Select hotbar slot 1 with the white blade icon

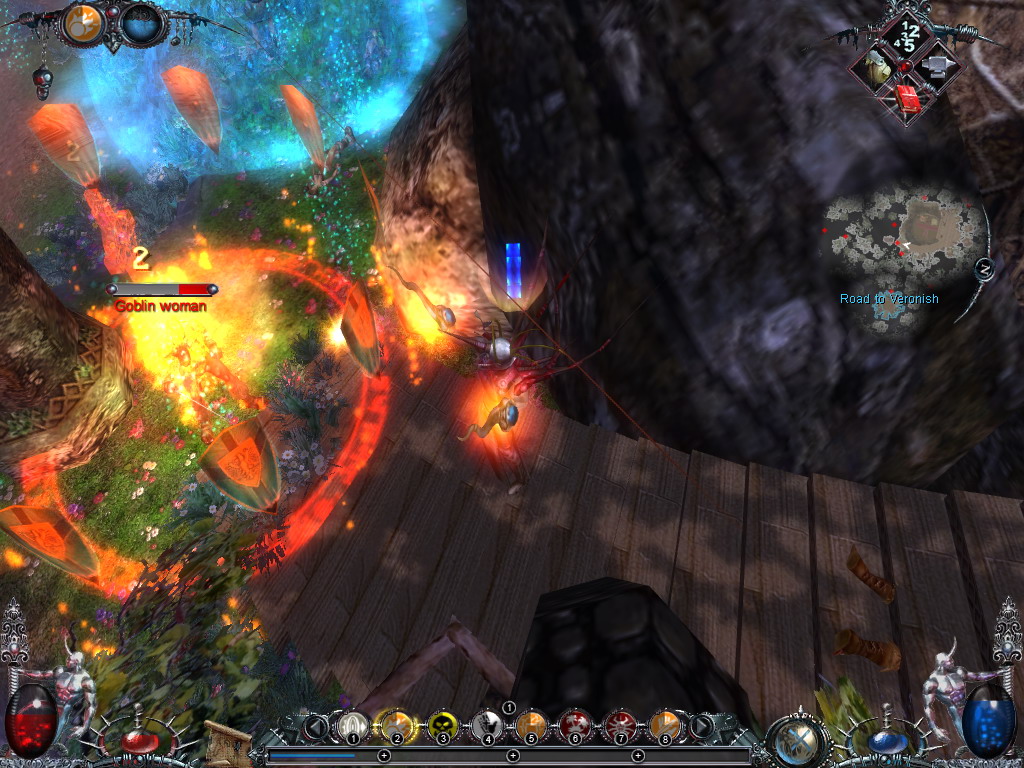352,724
